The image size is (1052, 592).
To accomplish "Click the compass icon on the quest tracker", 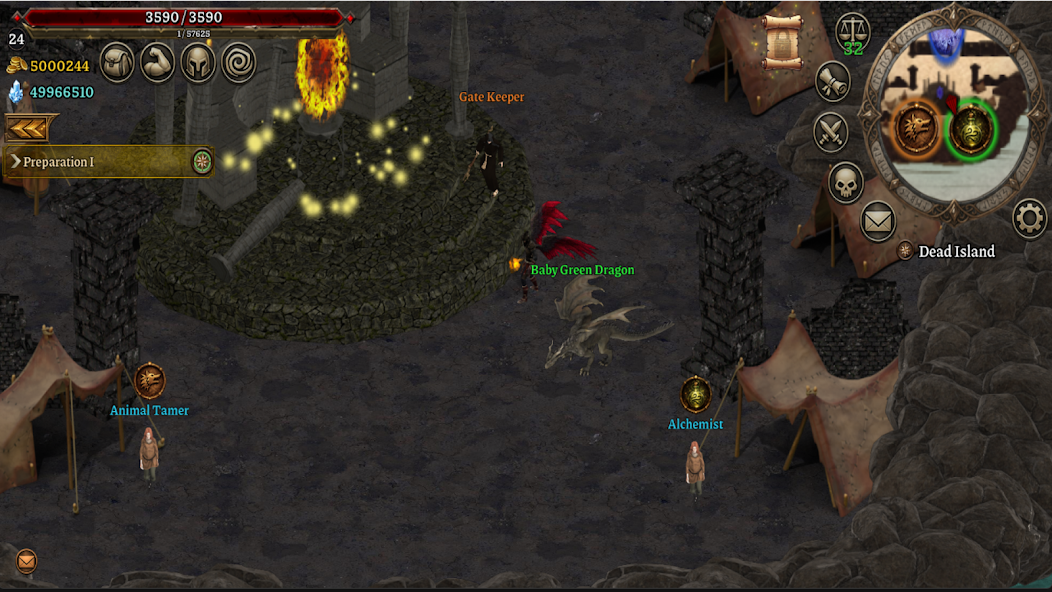I will click(x=203, y=162).
